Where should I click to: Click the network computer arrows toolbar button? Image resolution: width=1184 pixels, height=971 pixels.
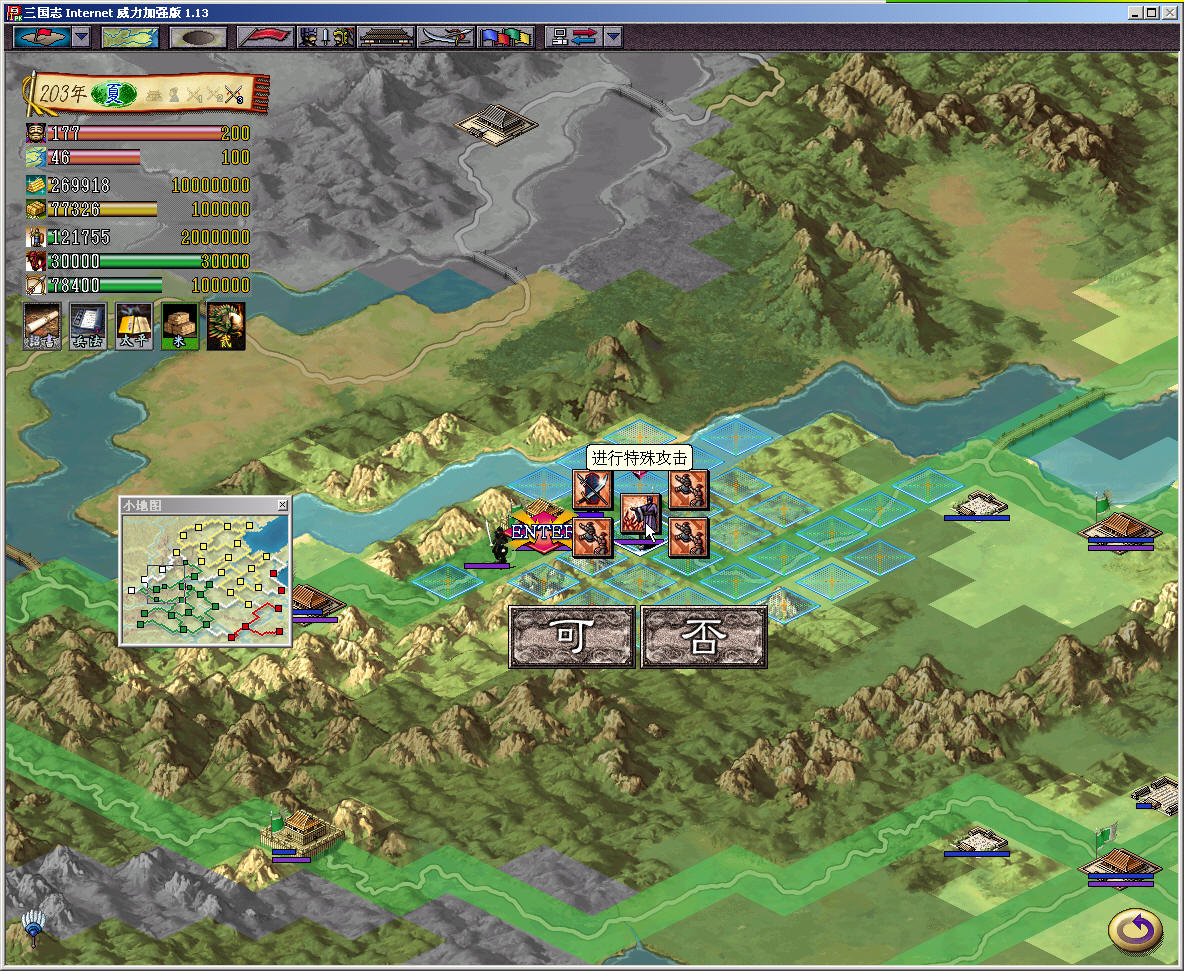click(x=574, y=37)
